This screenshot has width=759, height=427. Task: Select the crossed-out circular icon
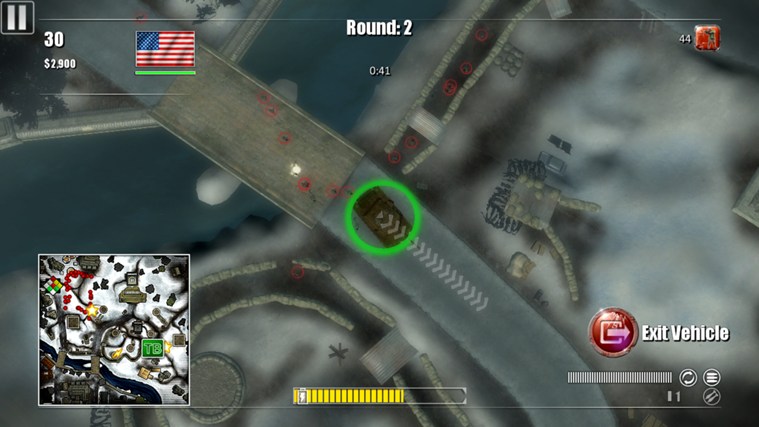click(712, 397)
